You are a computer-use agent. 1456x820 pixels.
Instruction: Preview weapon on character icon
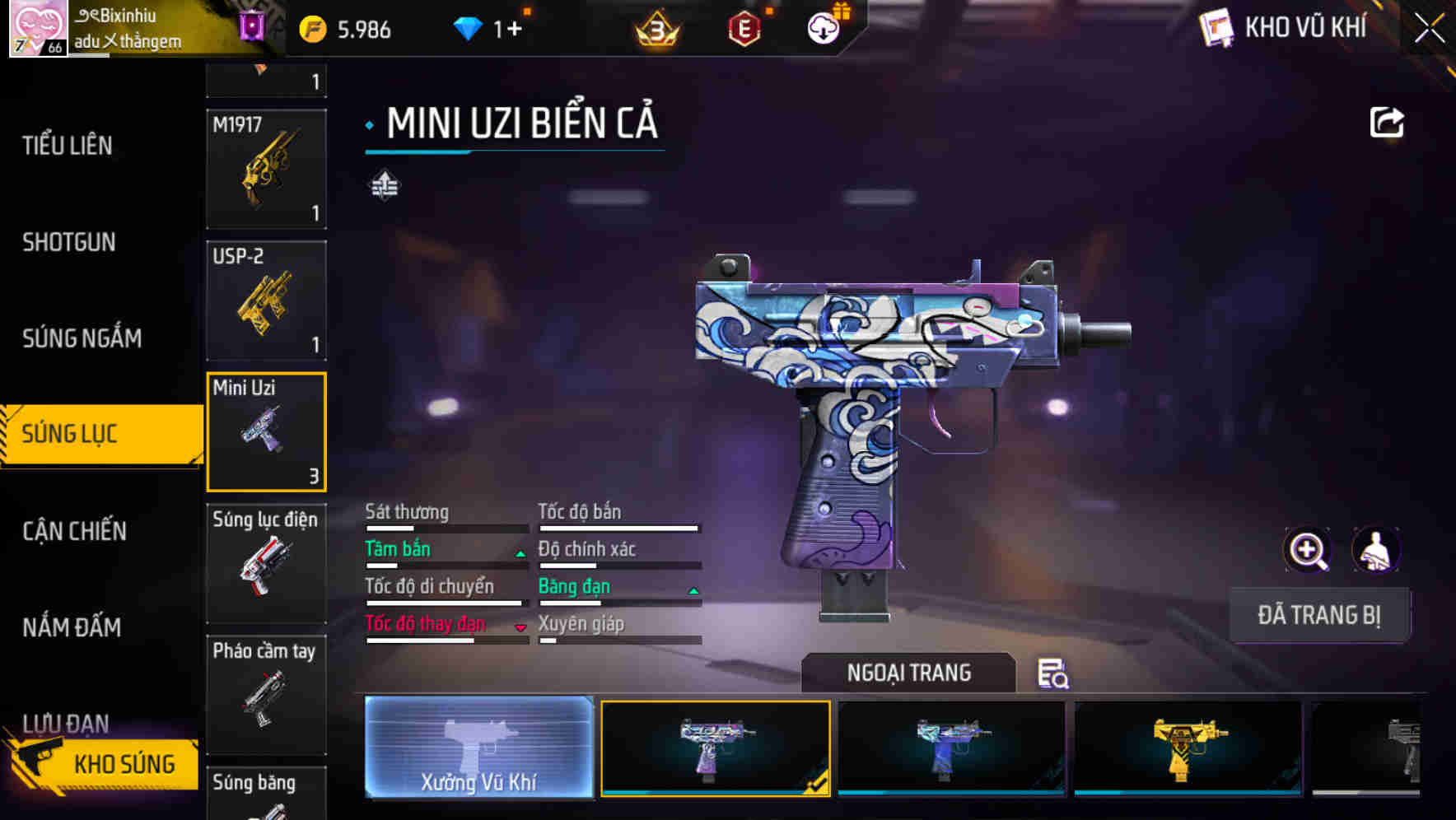click(1375, 550)
